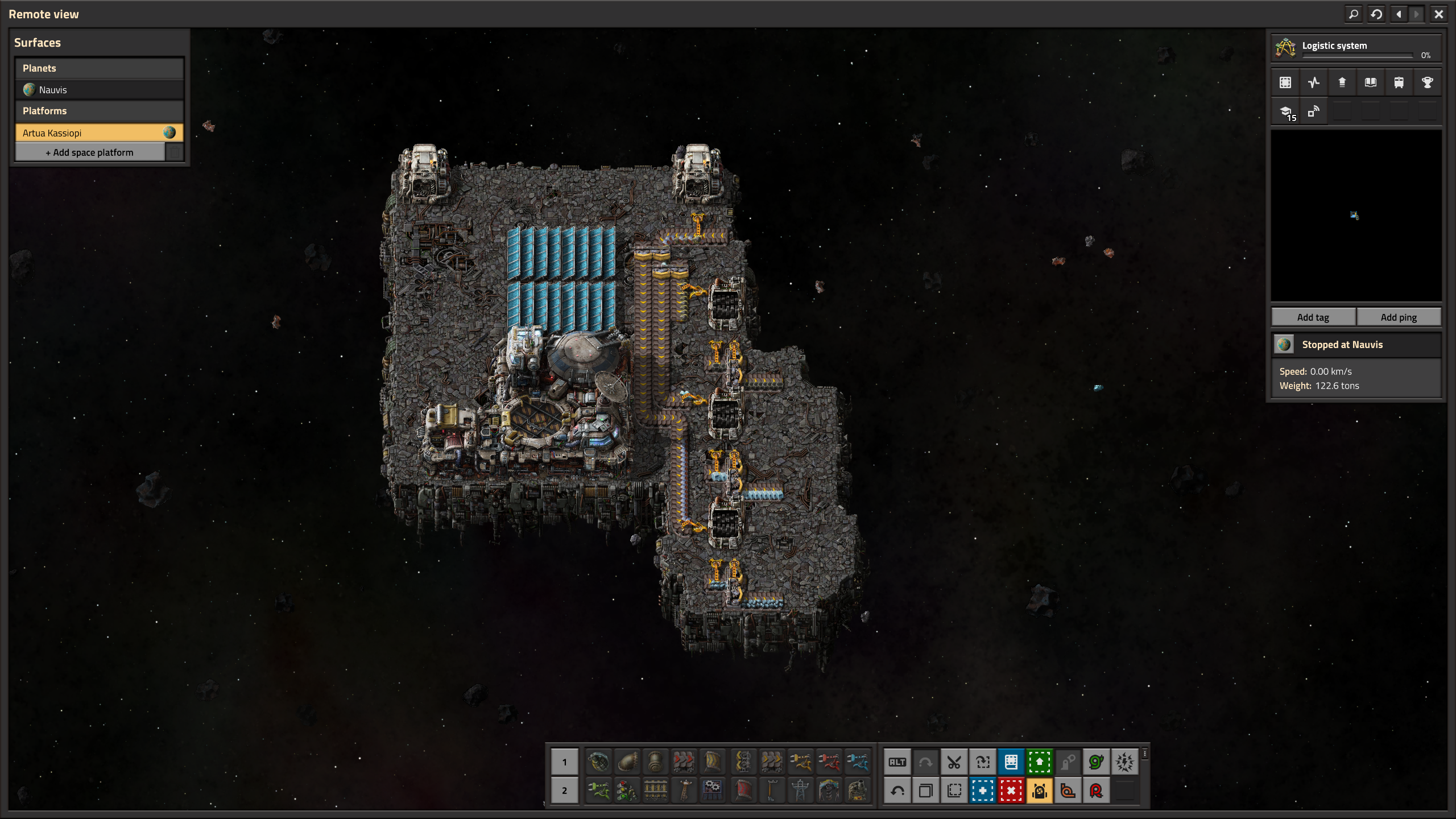Image resolution: width=1456 pixels, height=819 pixels.
Task: Open the tips graduation cap icon
Action: [x=1286, y=112]
